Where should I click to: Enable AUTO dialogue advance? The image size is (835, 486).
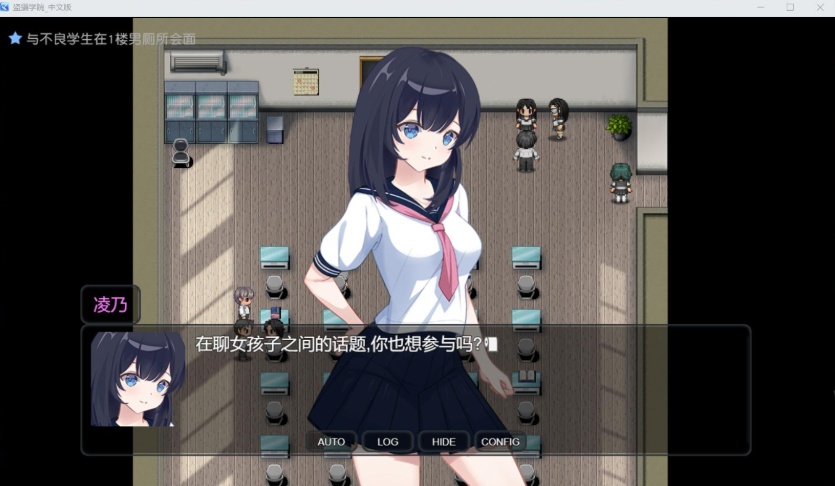coord(331,442)
